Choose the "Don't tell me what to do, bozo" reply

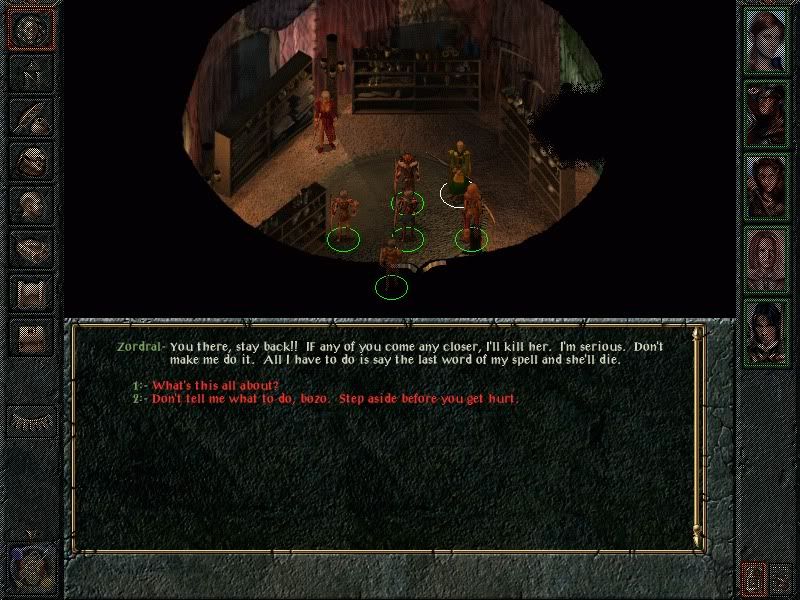[x=335, y=399]
